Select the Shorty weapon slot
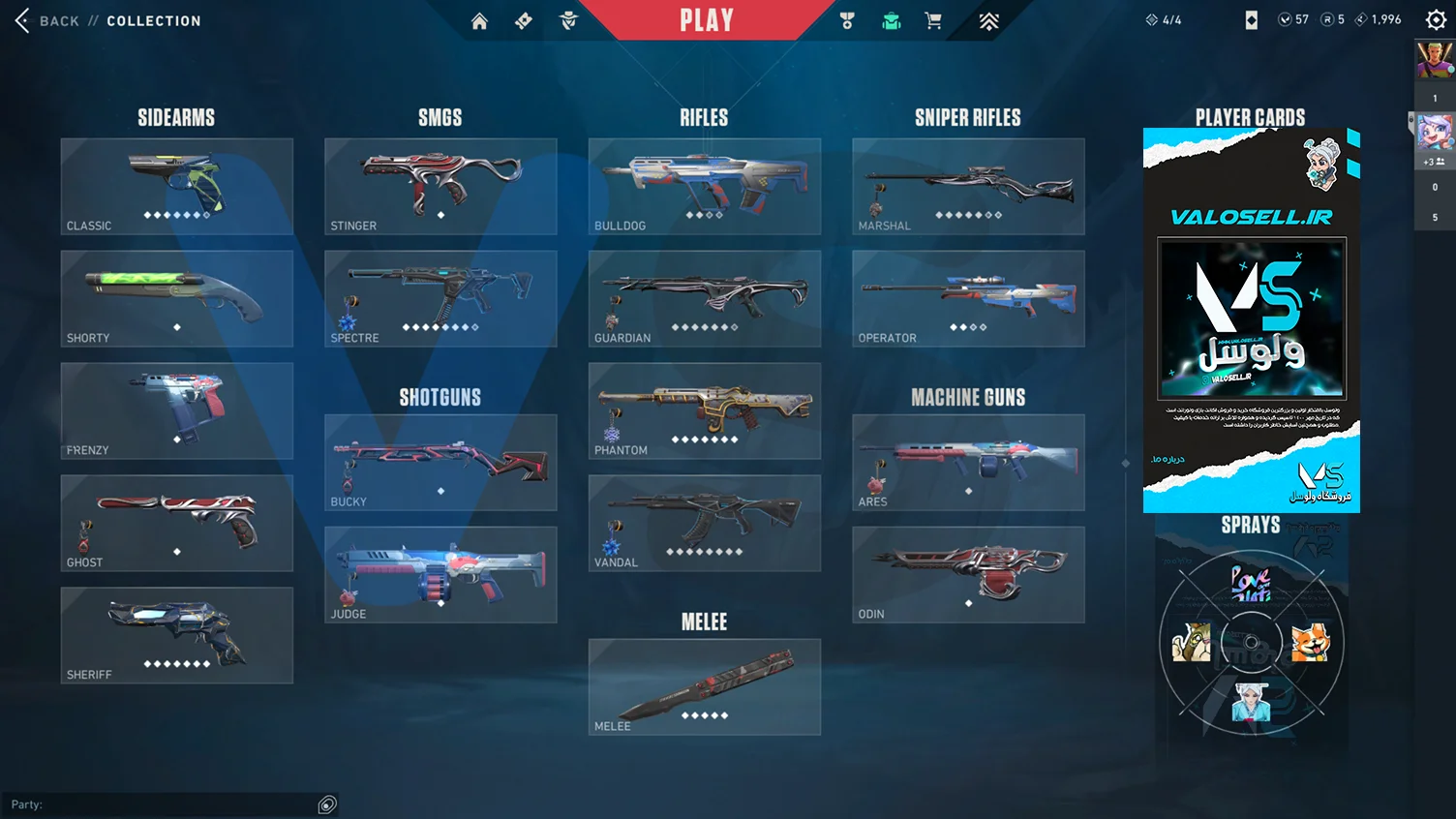The image size is (1456, 819). 177,299
